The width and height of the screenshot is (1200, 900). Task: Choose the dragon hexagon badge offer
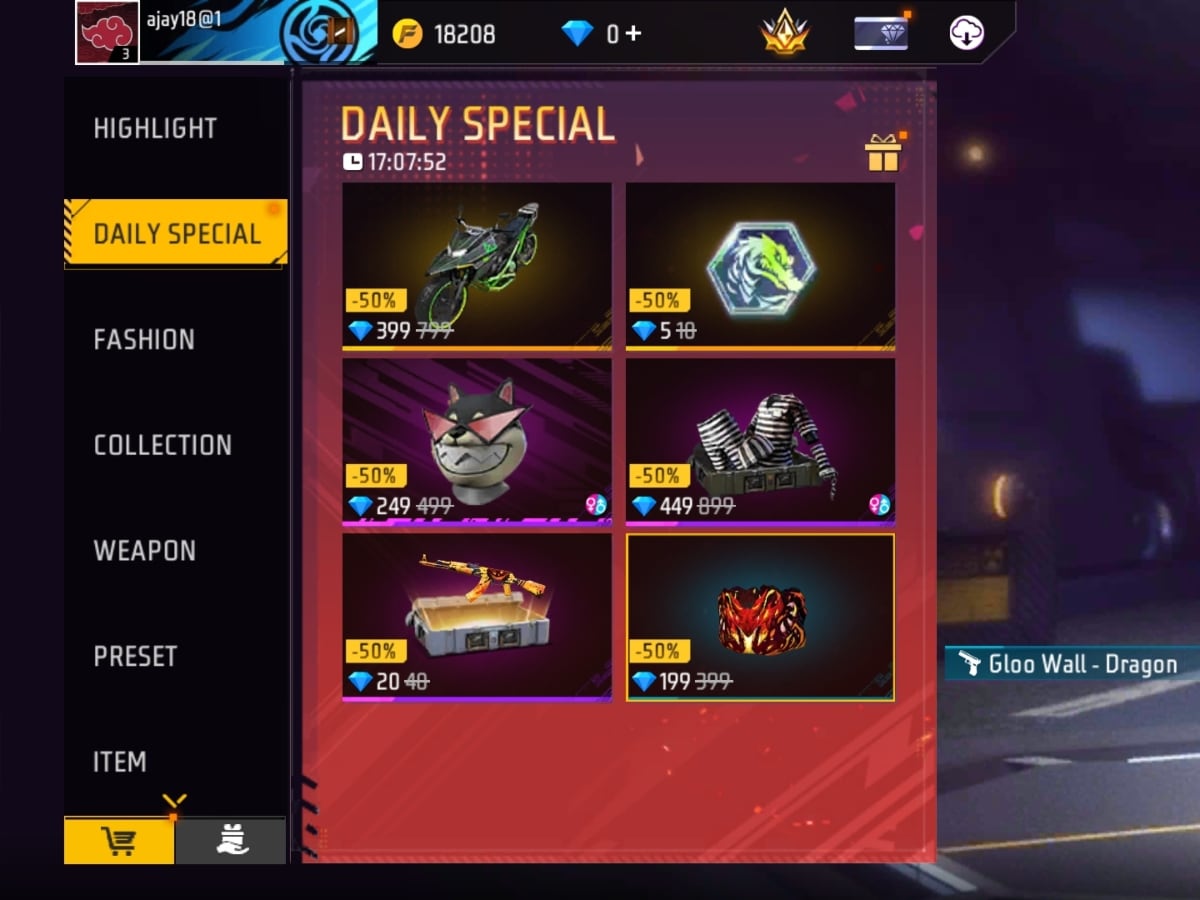tap(760, 265)
